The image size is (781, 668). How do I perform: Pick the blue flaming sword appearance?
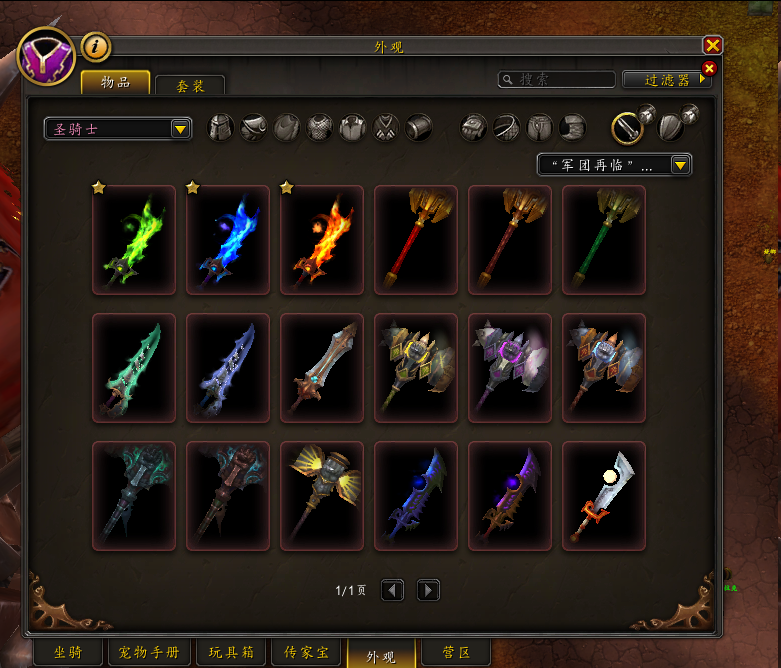(228, 241)
